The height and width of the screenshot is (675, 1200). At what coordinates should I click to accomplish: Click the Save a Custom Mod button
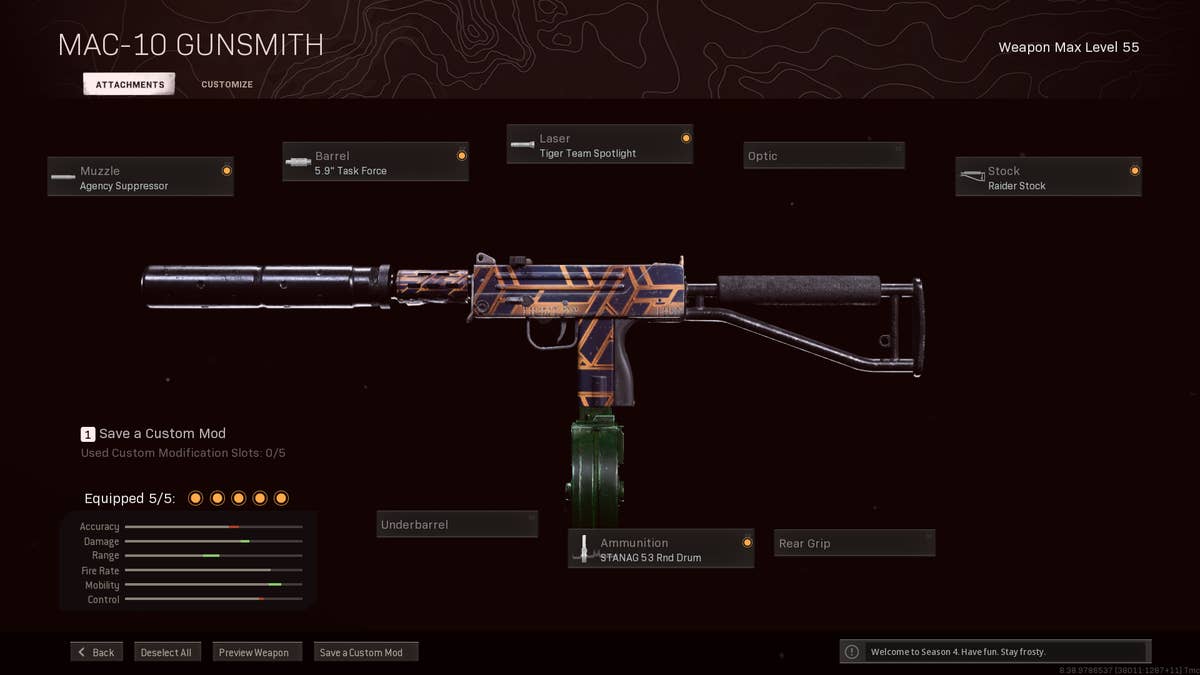coord(365,652)
